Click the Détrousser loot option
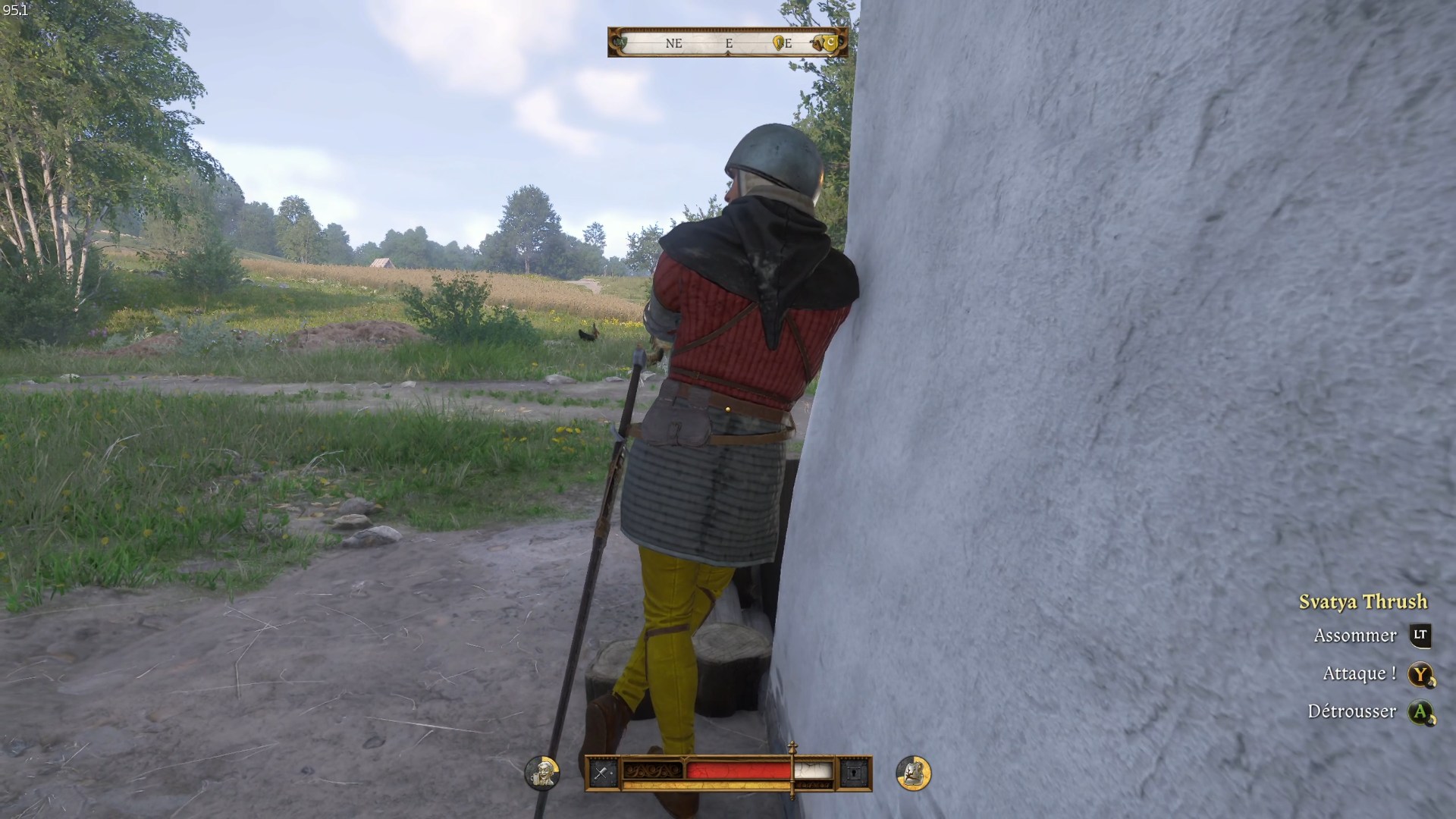This screenshot has width=1456, height=819. 1354,711
